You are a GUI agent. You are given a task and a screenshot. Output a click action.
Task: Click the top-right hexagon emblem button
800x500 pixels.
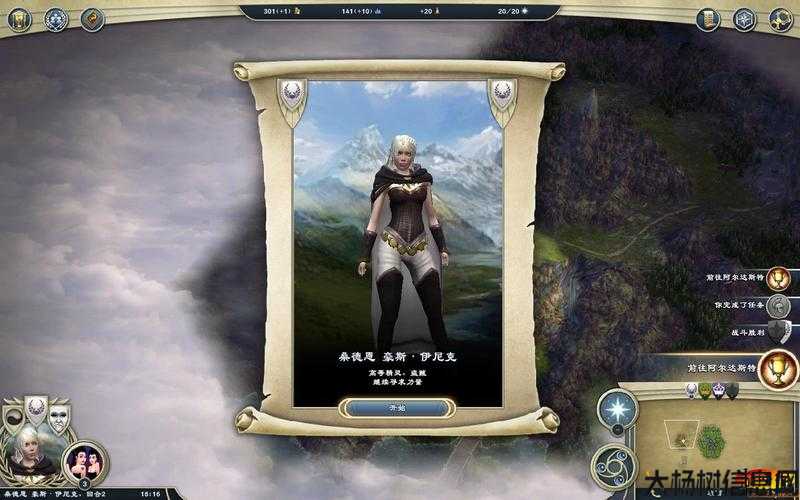(744, 19)
